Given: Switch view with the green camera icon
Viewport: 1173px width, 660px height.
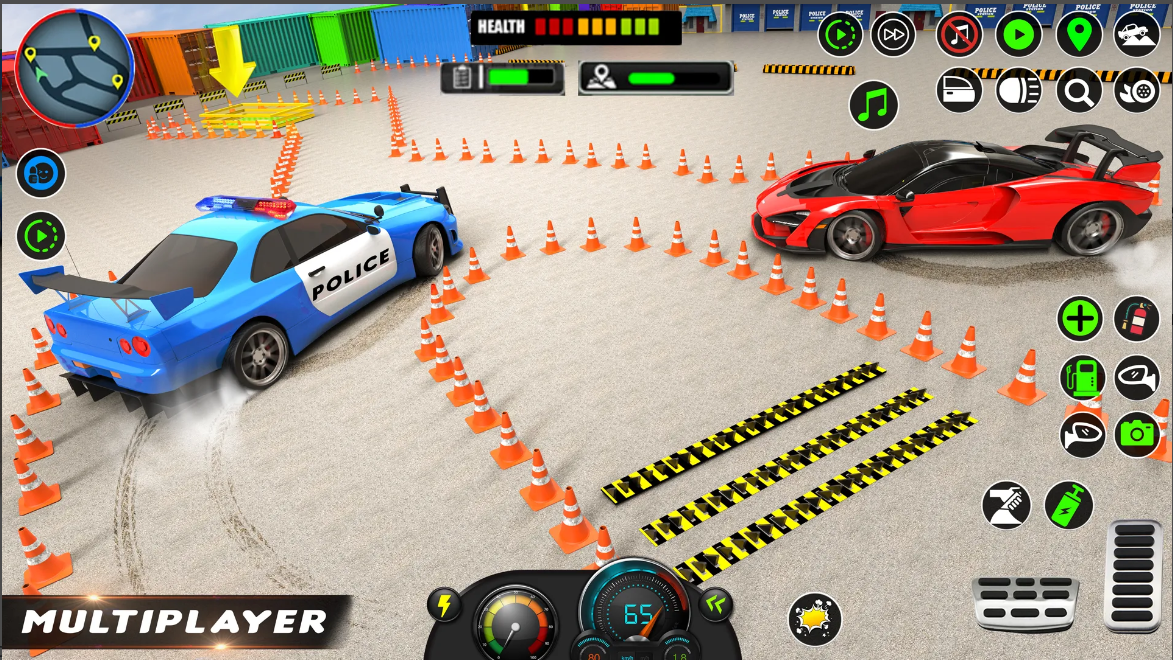Looking at the screenshot, I should 1137,434.
